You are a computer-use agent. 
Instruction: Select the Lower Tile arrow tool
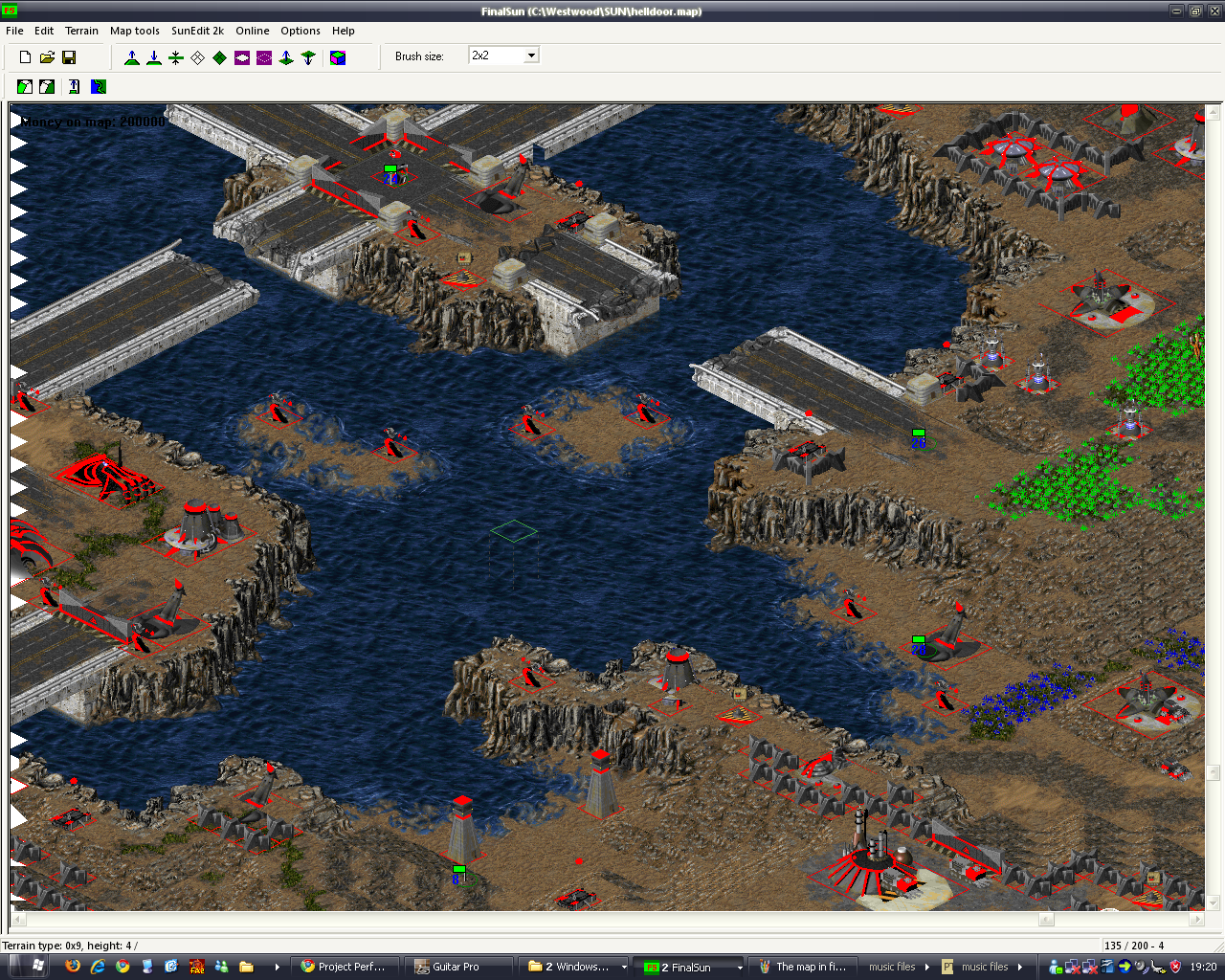308,57
